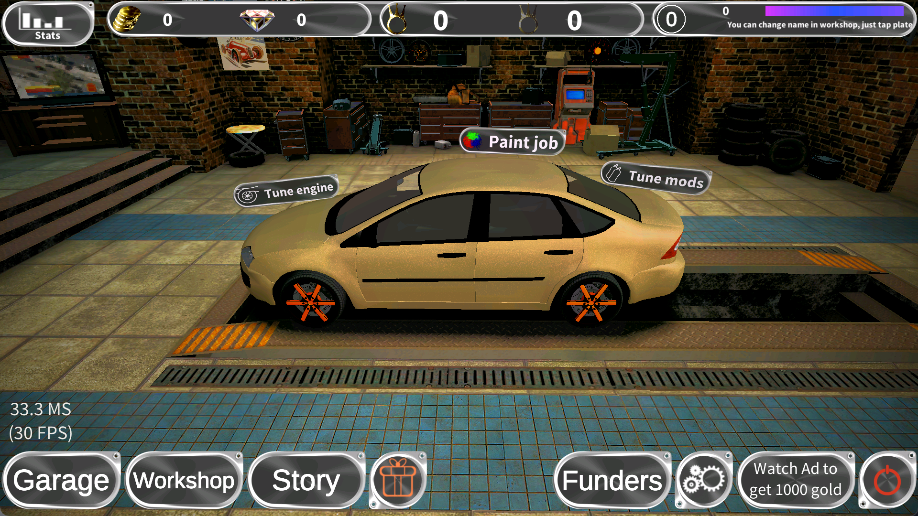Go to the Workshop

click(x=184, y=481)
